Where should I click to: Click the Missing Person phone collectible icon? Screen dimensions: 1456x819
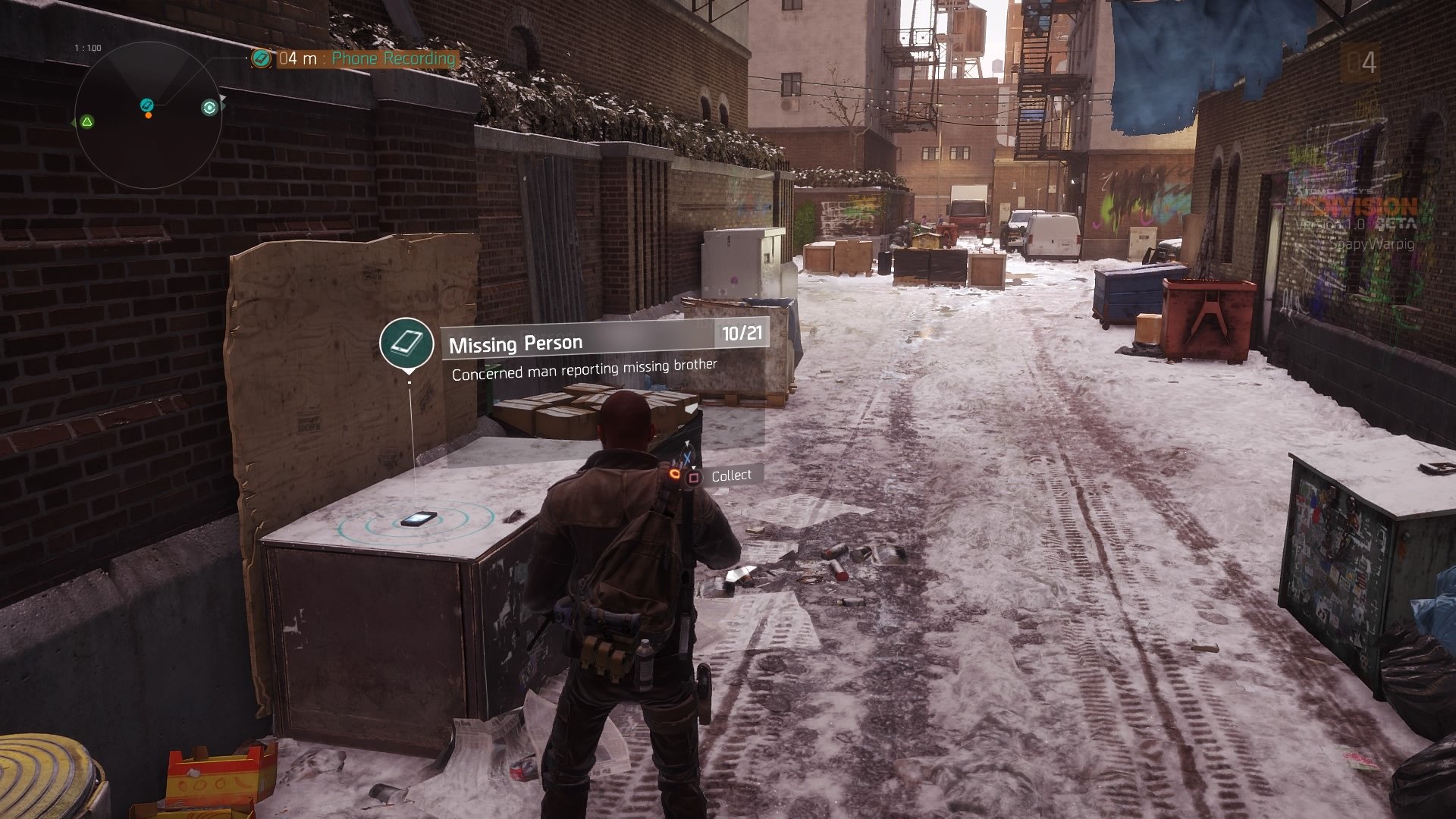[x=407, y=343]
